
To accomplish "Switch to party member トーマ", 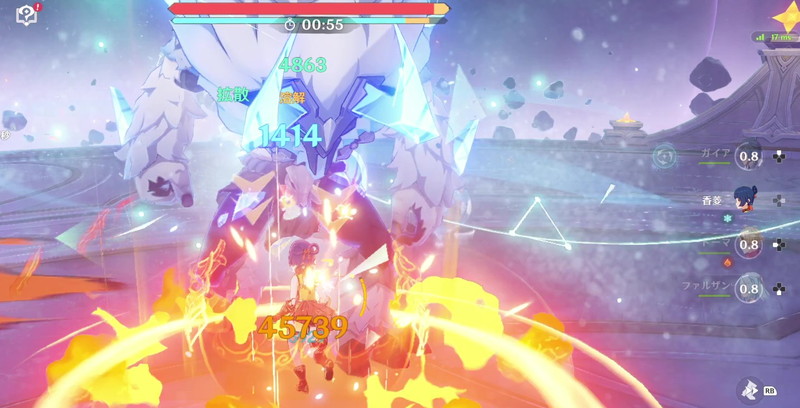I will click(747, 245).
